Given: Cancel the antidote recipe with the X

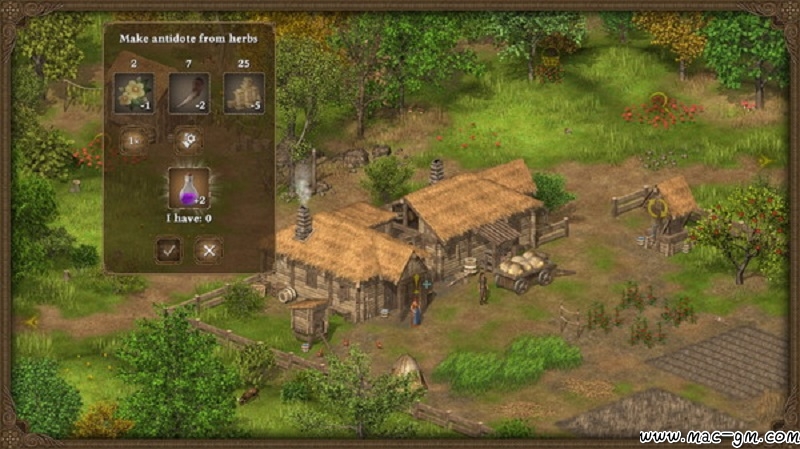Looking at the screenshot, I should pos(208,251).
